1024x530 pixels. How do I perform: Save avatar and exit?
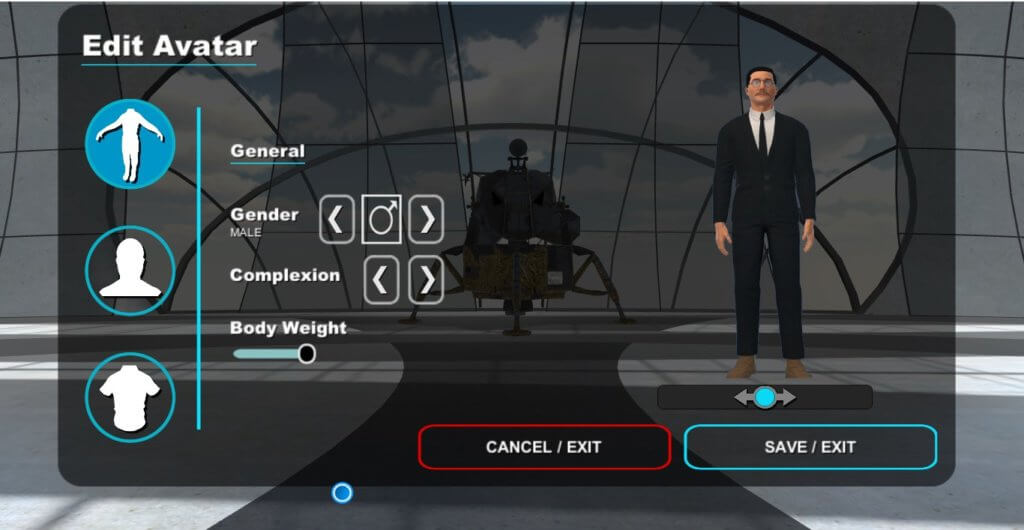pos(810,447)
